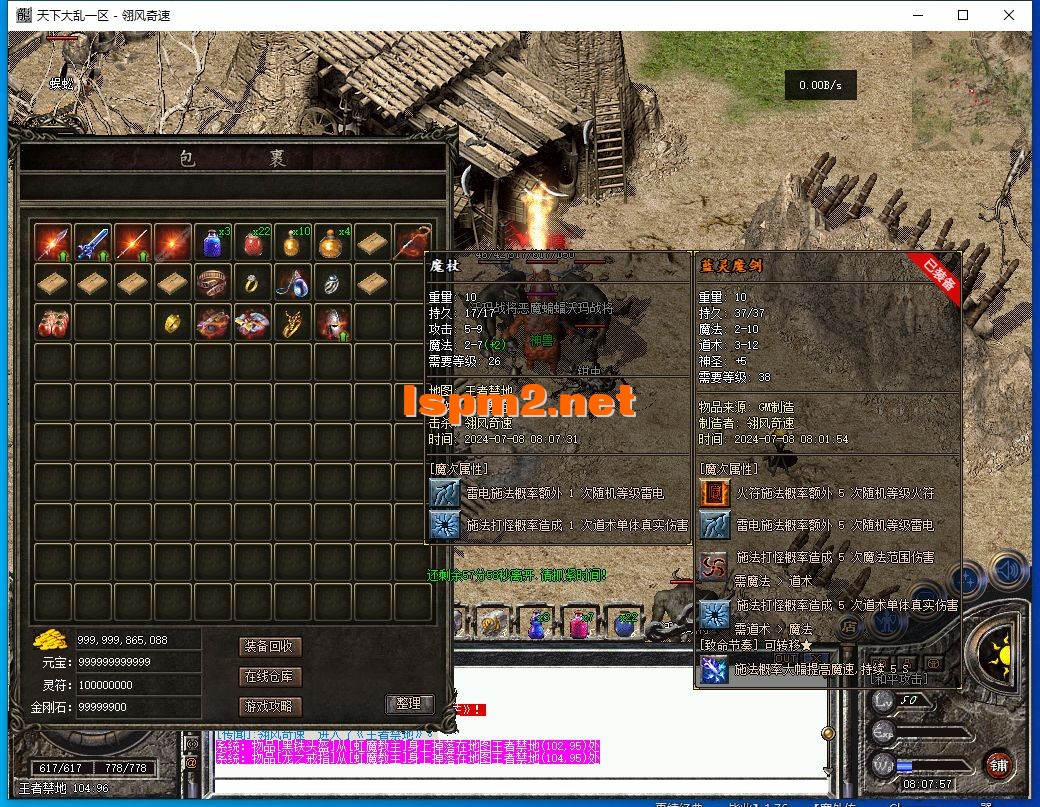Select the diamond ring in the bag

click(253, 283)
